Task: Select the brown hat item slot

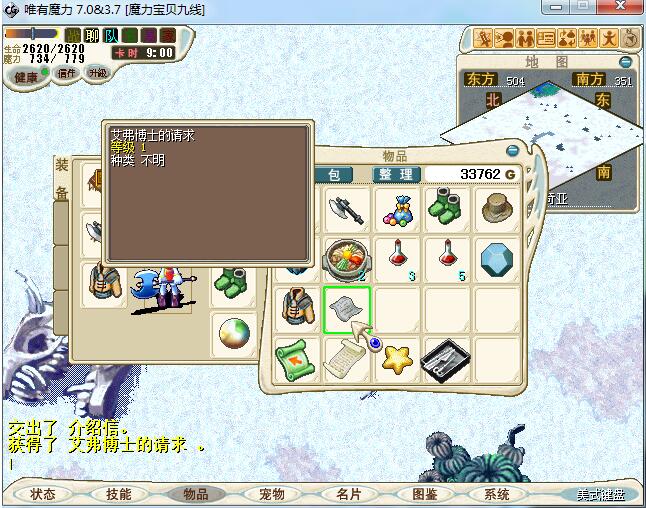Action: [496, 208]
